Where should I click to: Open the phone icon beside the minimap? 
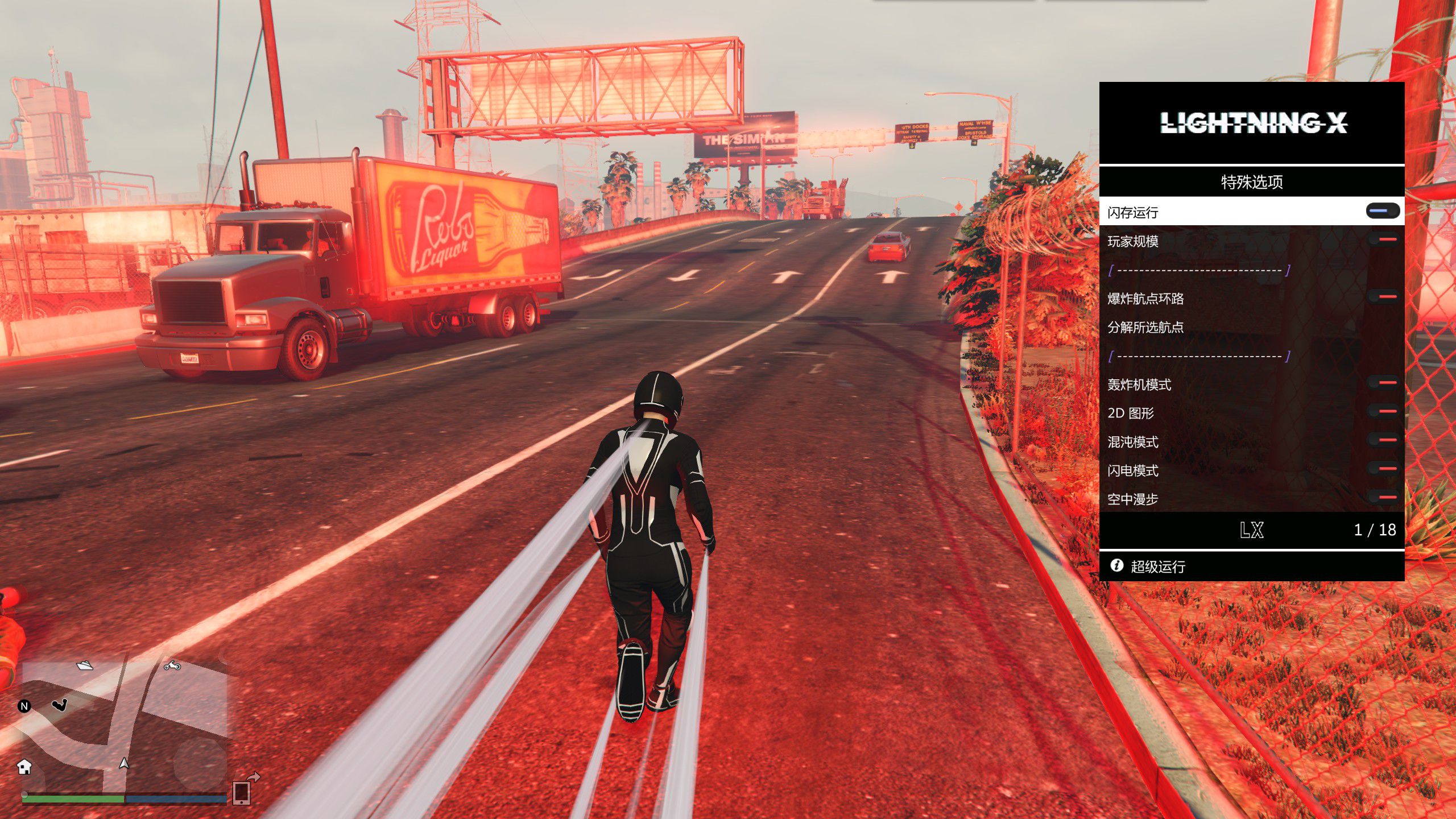[x=242, y=792]
